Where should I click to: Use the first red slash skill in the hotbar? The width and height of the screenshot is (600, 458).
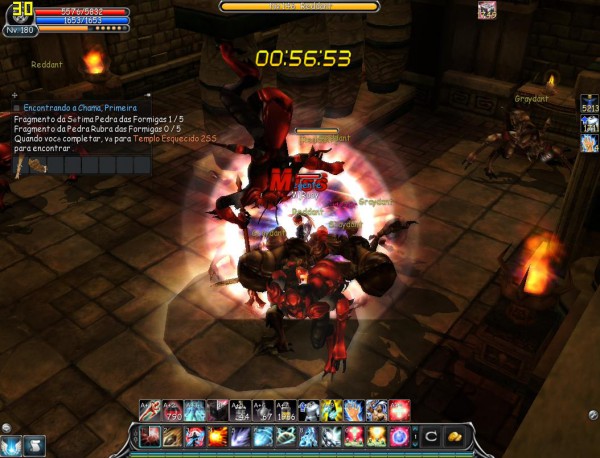coord(149,436)
